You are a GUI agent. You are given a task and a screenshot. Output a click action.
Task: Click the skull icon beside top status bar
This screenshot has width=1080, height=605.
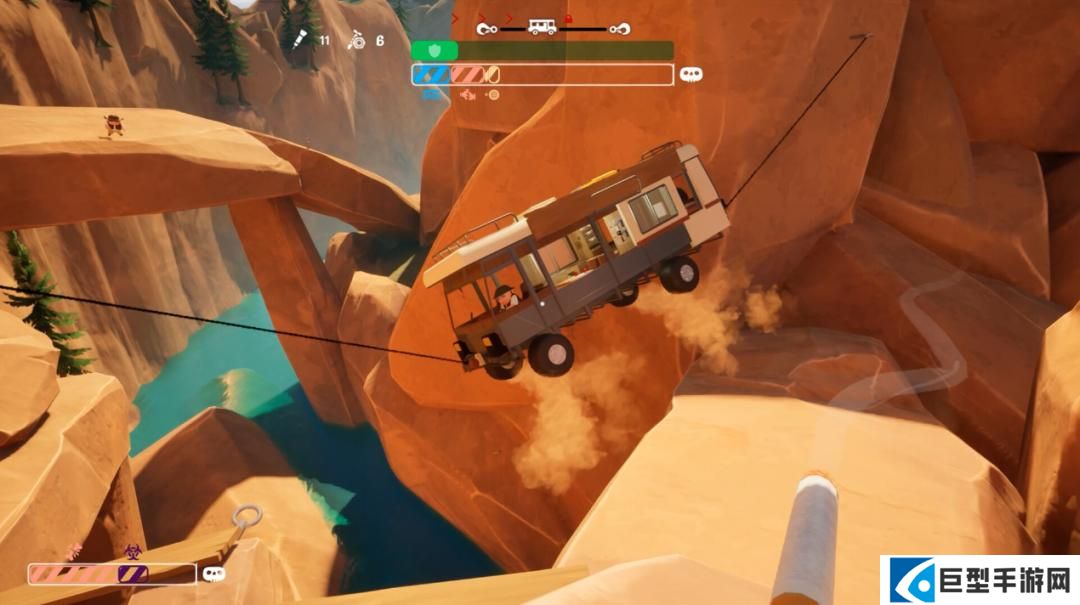[x=690, y=74]
